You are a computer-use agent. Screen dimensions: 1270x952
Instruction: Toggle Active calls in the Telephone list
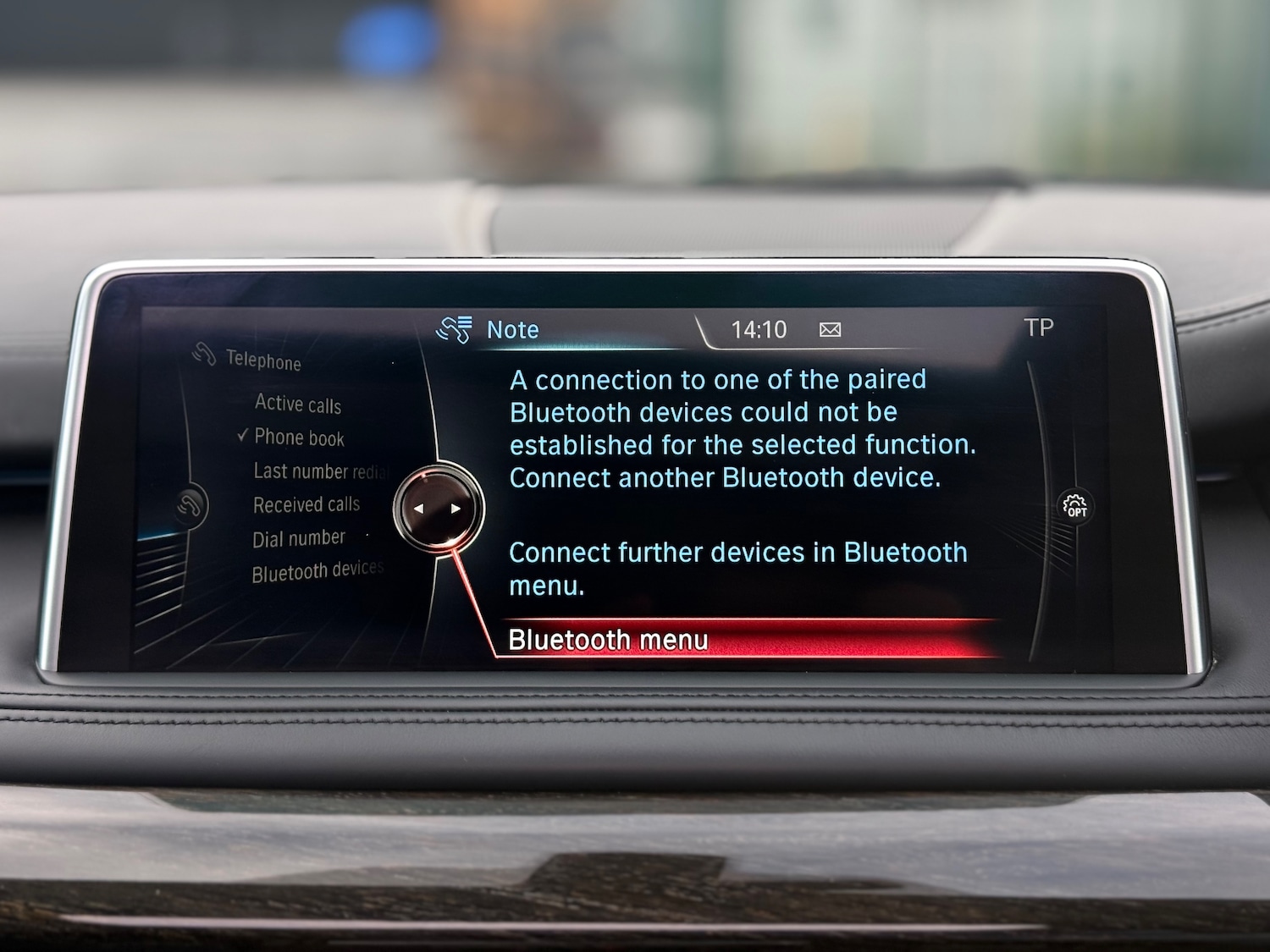298,404
